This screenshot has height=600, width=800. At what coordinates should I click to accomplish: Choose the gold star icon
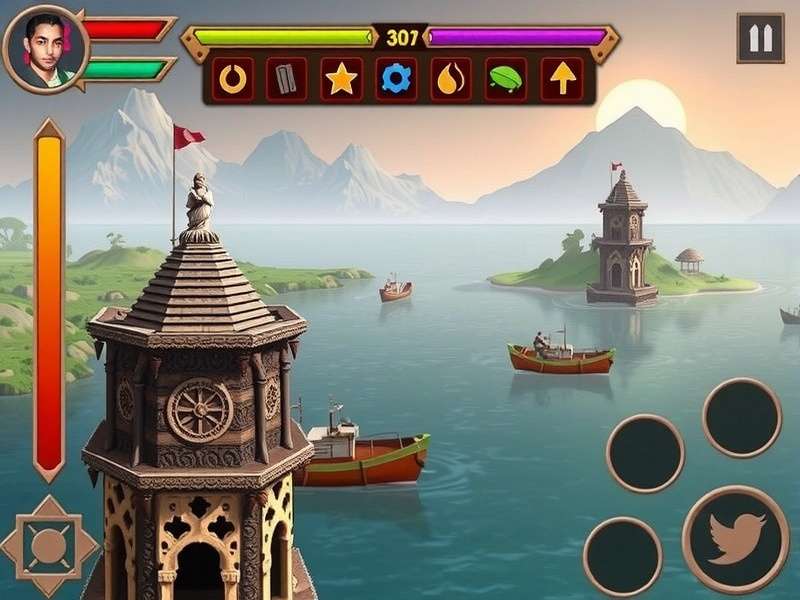(x=341, y=79)
